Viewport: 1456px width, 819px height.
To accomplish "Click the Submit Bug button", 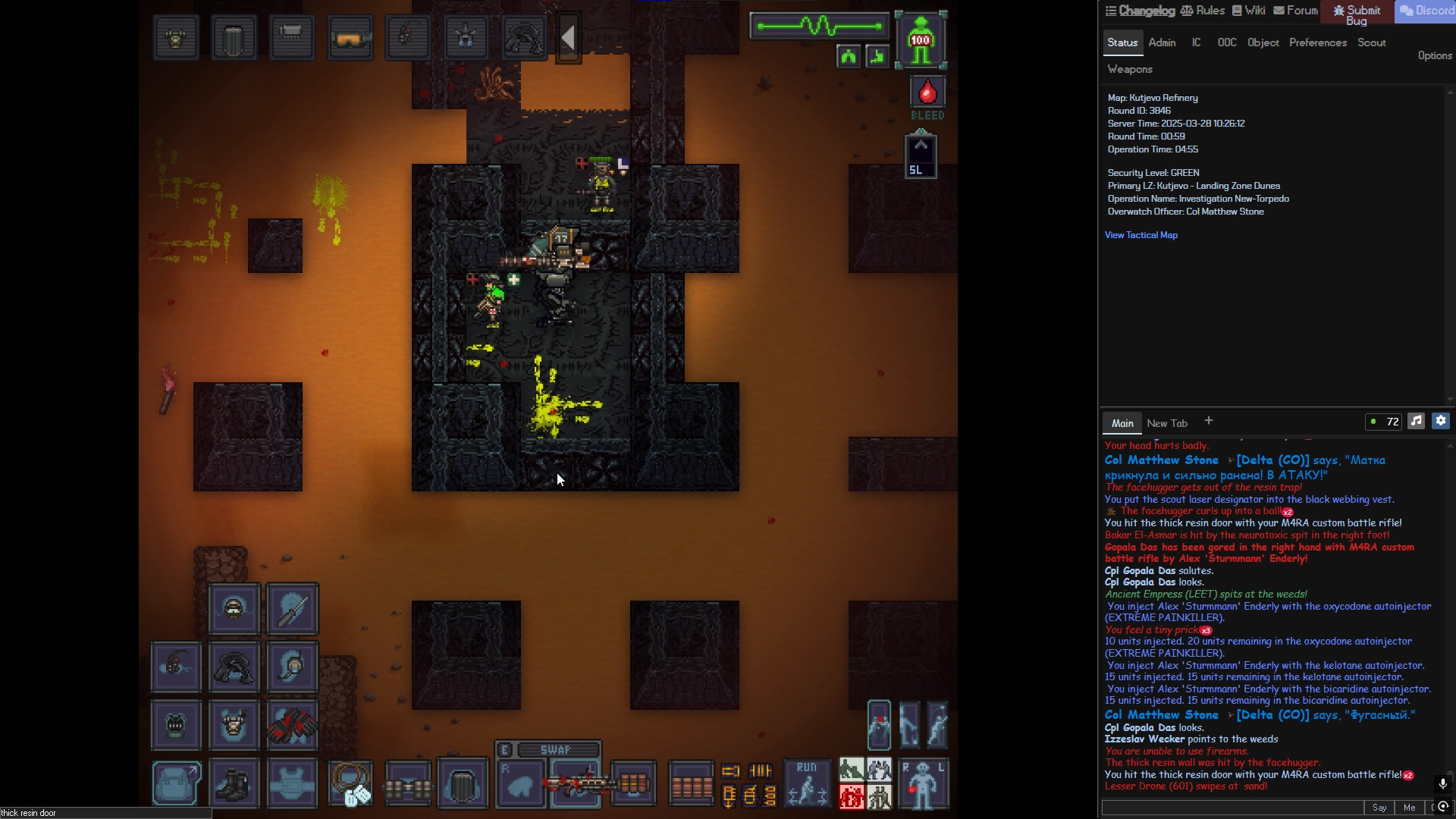I will coord(1357,14).
